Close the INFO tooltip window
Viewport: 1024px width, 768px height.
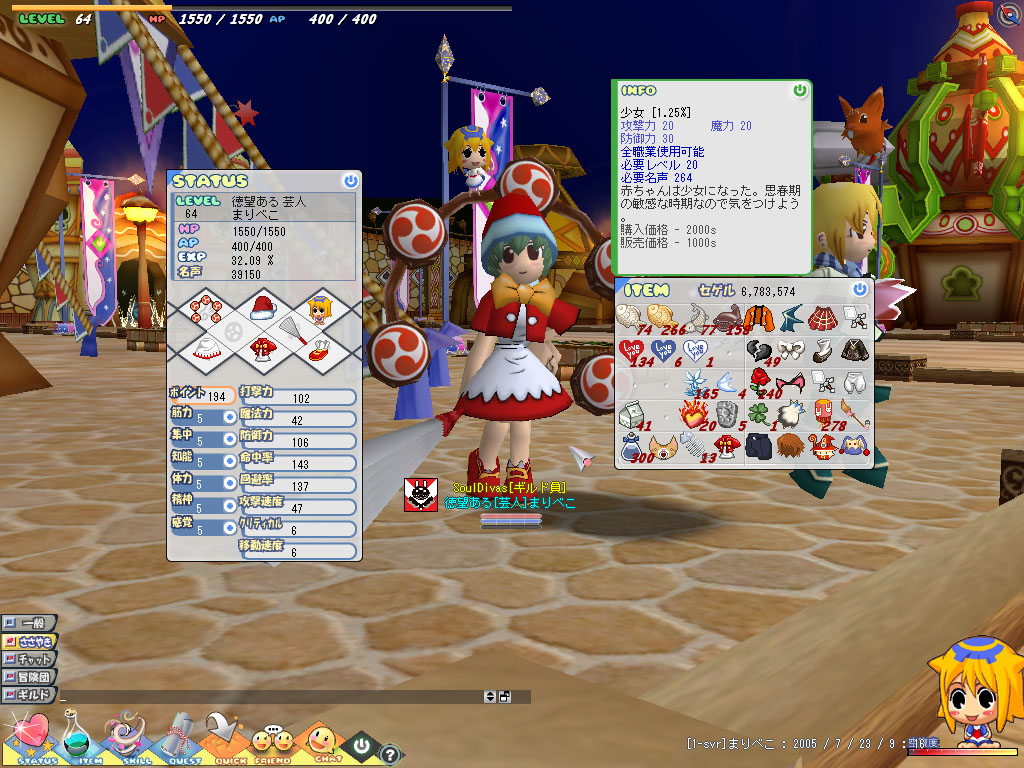[799, 90]
